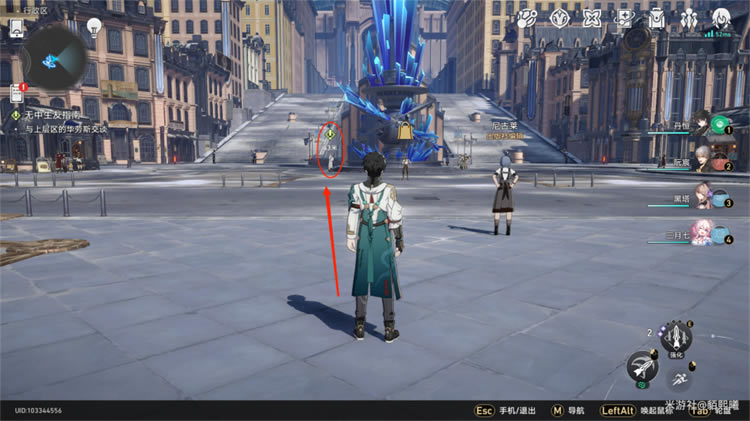Open the four-petal flower icon menu
The width and height of the screenshot is (750, 421).
tap(593, 18)
